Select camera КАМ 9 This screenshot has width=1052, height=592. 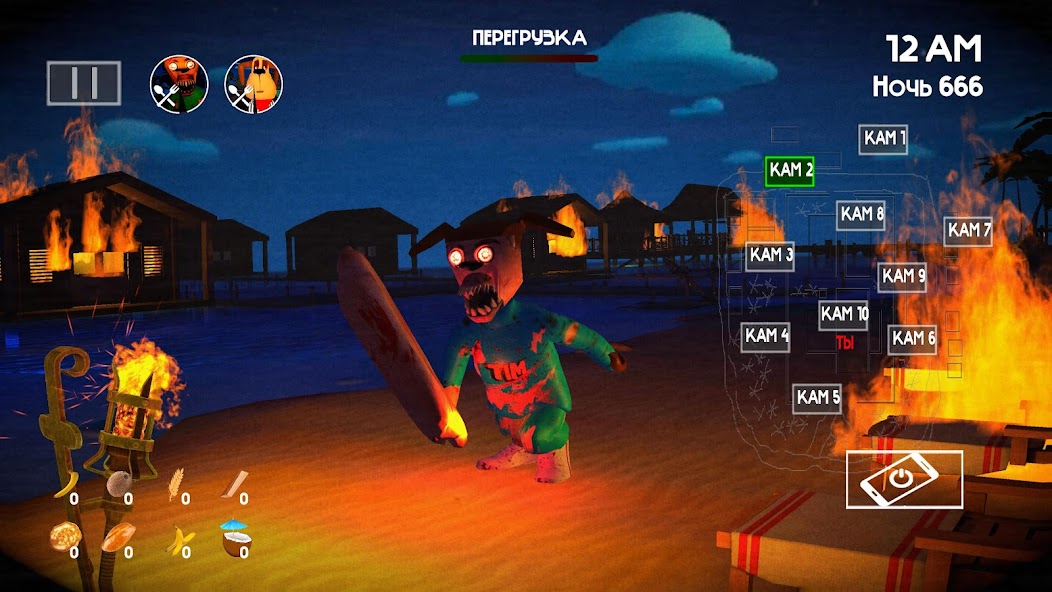coord(902,276)
